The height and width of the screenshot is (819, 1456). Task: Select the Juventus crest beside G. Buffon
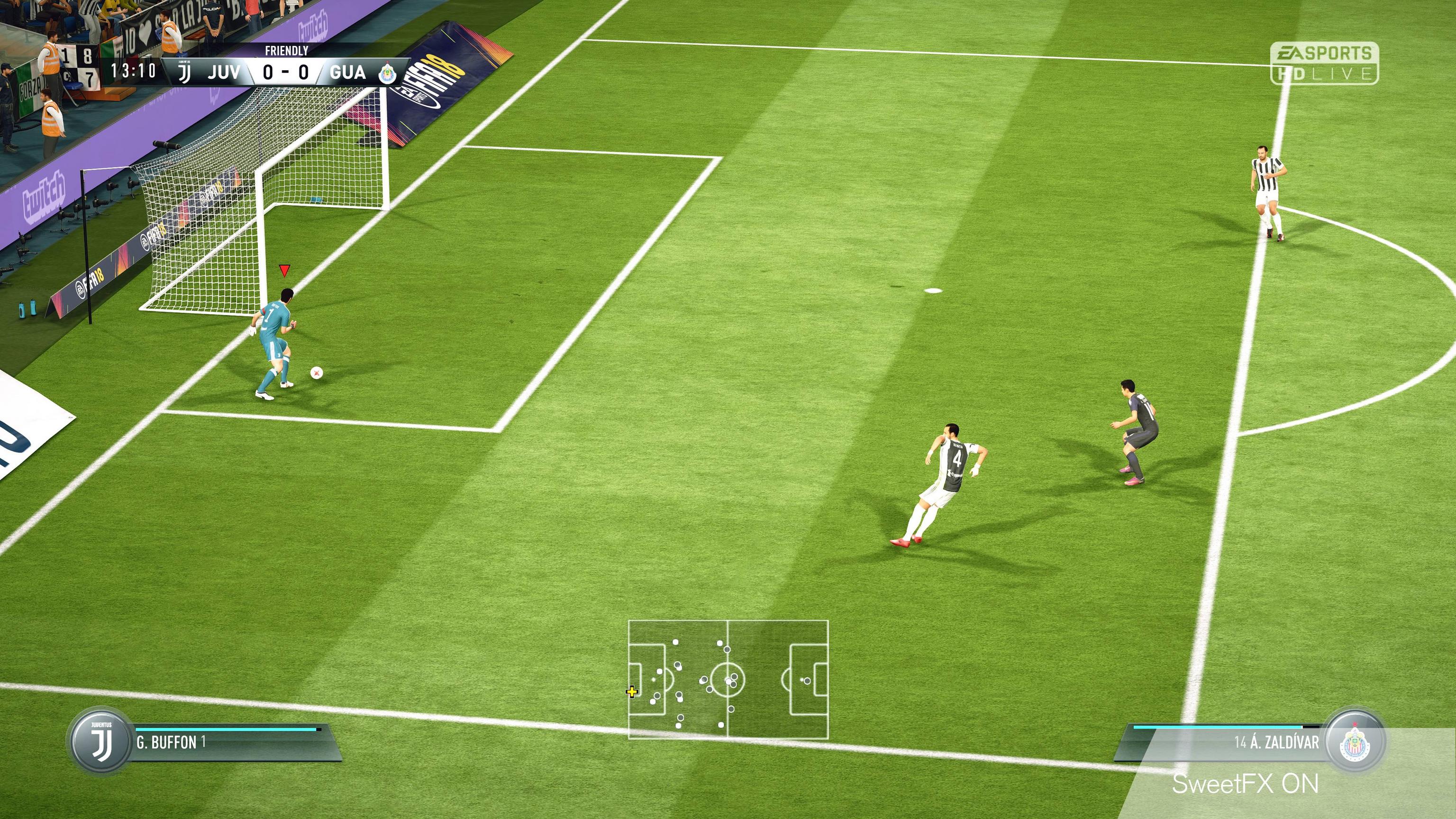click(x=101, y=741)
